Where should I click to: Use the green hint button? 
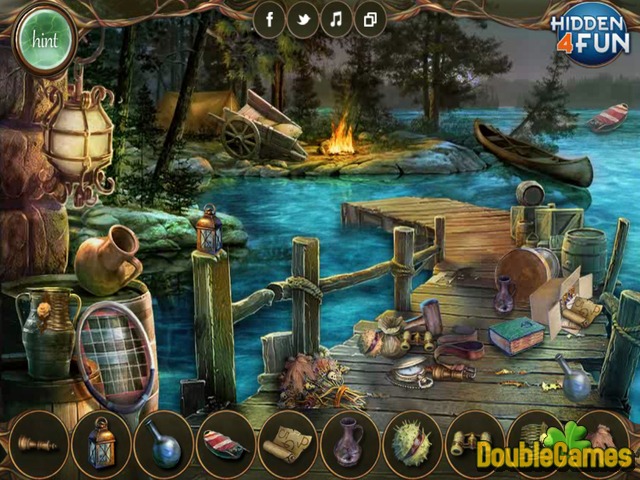point(43,41)
